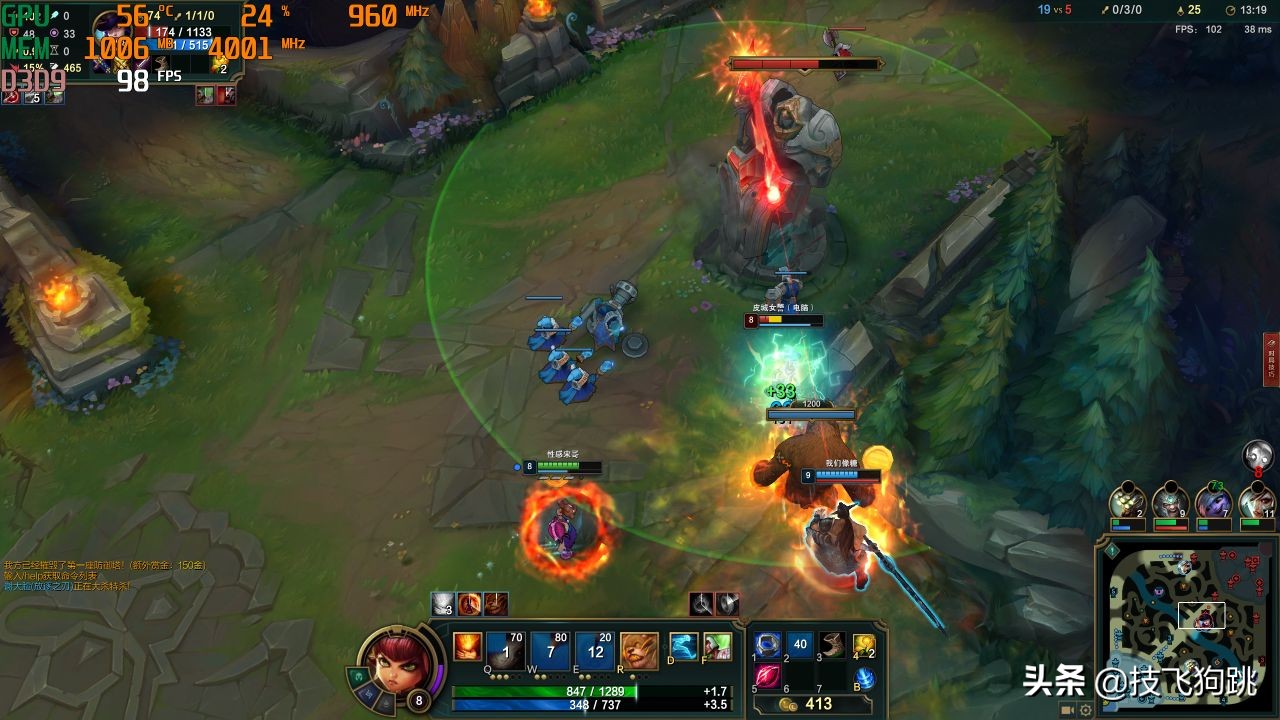The width and height of the screenshot is (1280, 720).
Task: Open minimap options with the gear icon
Action: 1086,710
